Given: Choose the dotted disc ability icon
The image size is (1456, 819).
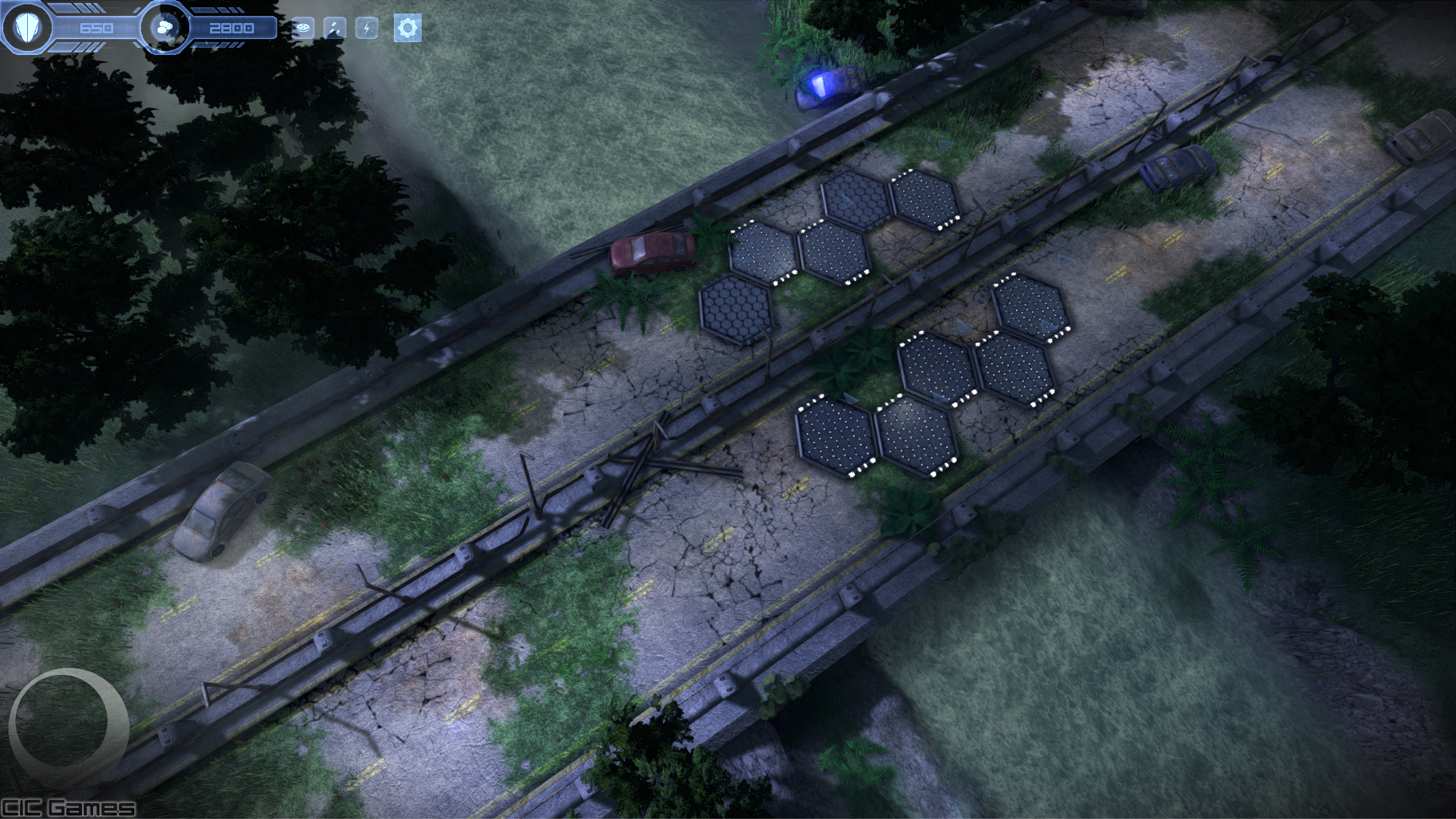Looking at the screenshot, I should point(303,29).
